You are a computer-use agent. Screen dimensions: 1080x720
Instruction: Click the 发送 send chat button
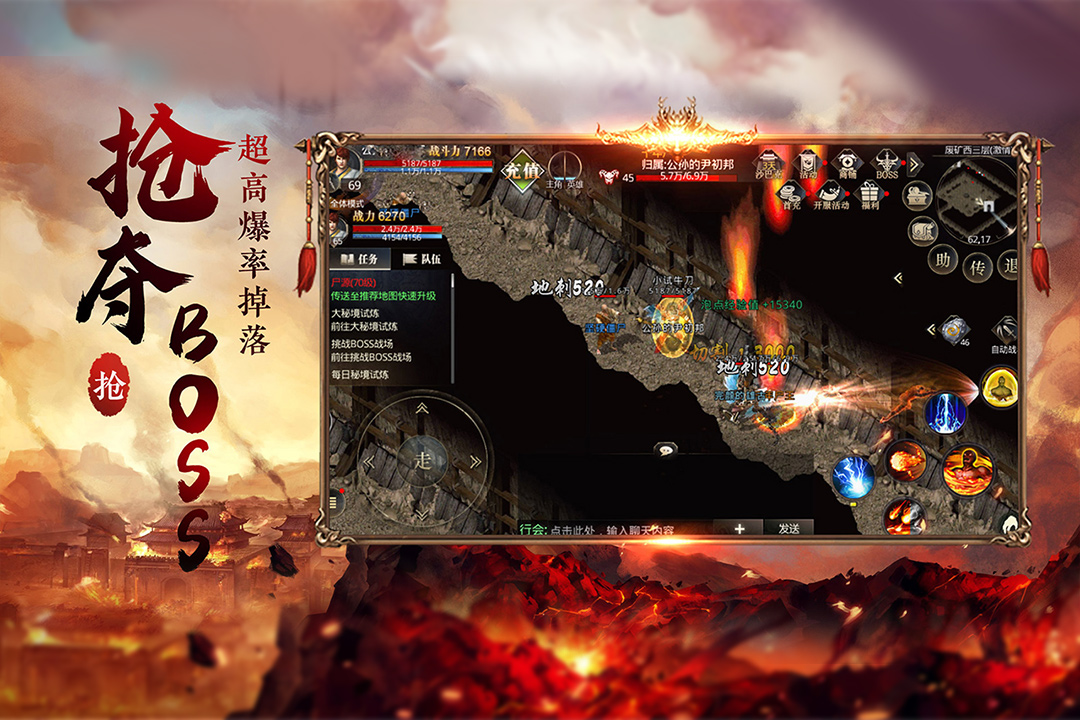pyautogui.click(x=788, y=528)
